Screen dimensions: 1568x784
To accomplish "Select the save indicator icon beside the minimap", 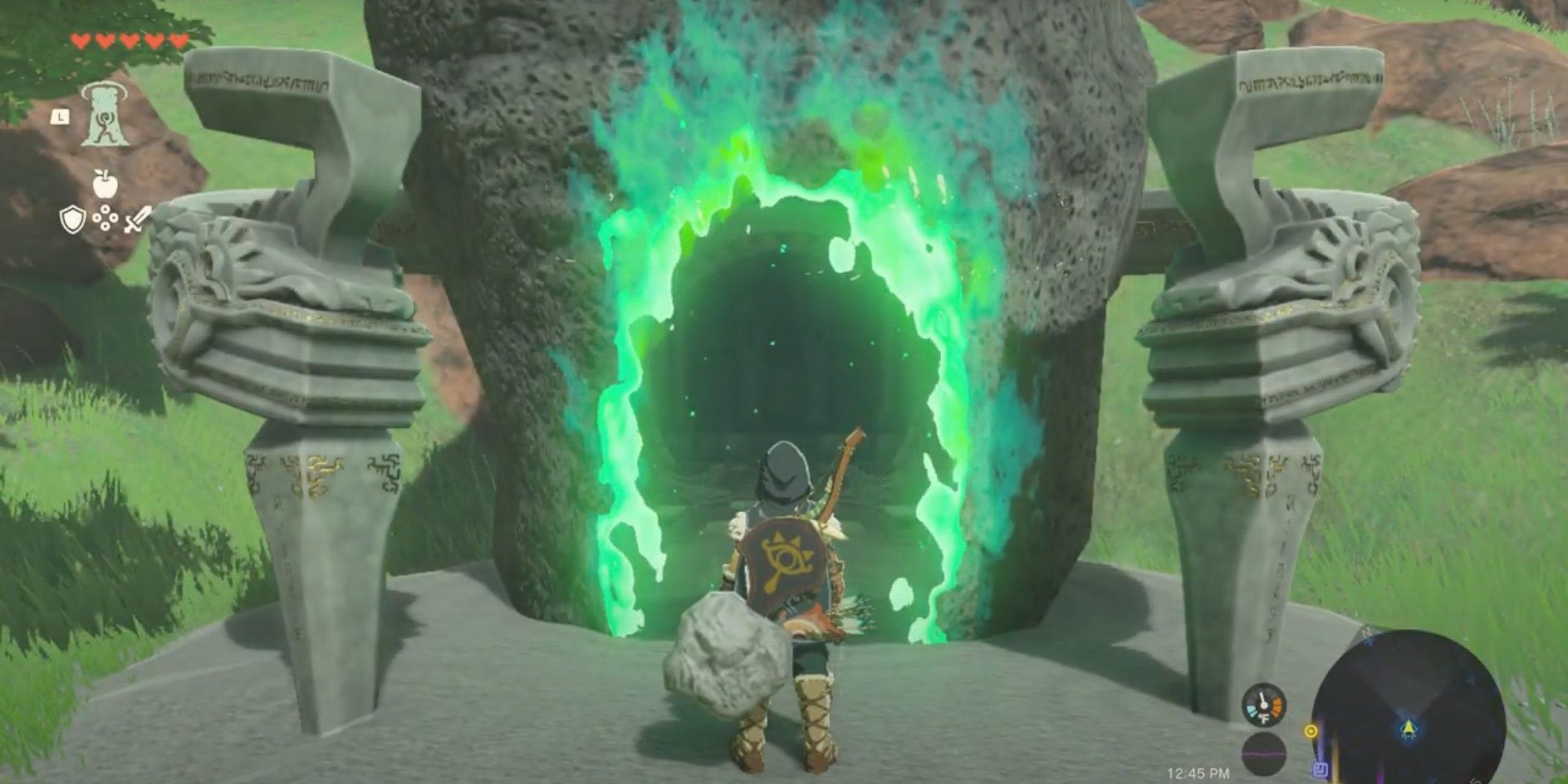I will pos(1321,769).
